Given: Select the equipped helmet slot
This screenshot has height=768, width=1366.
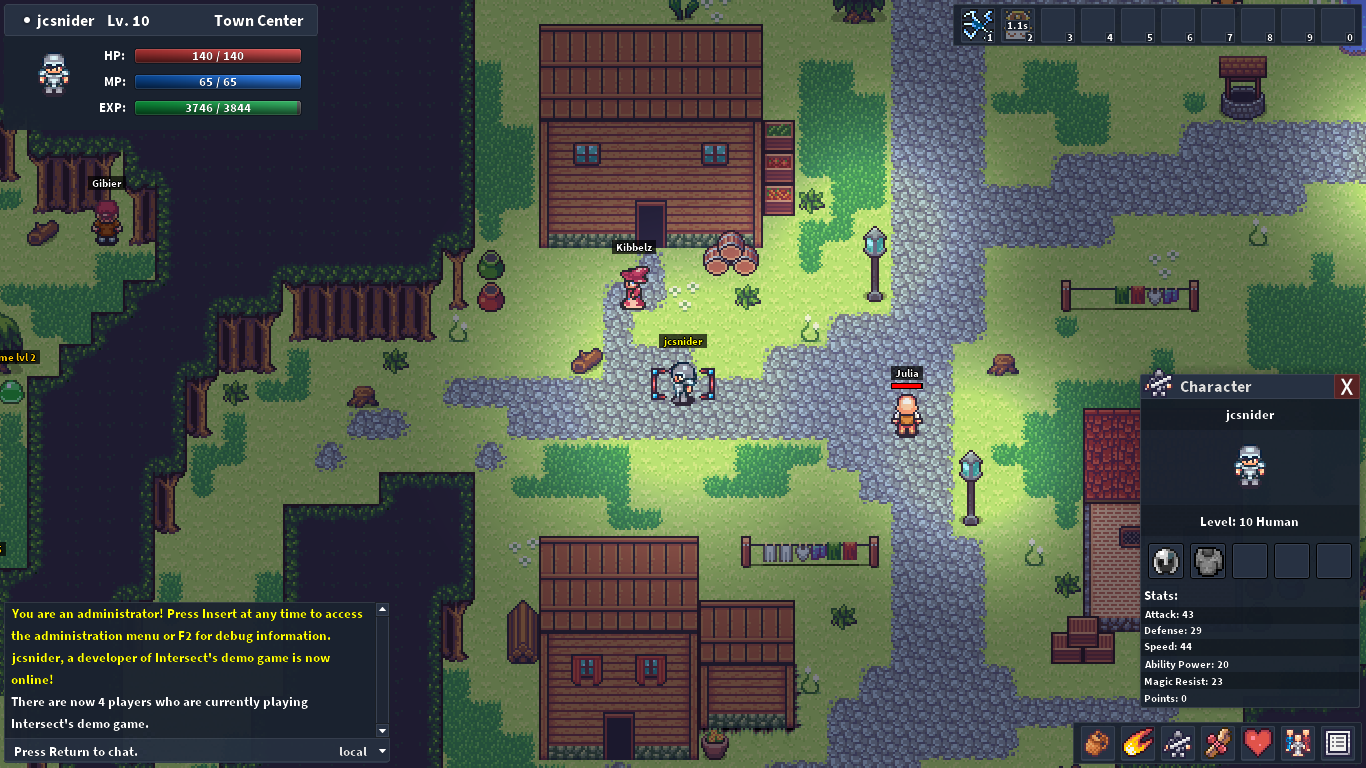Looking at the screenshot, I should [x=1166, y=561].
